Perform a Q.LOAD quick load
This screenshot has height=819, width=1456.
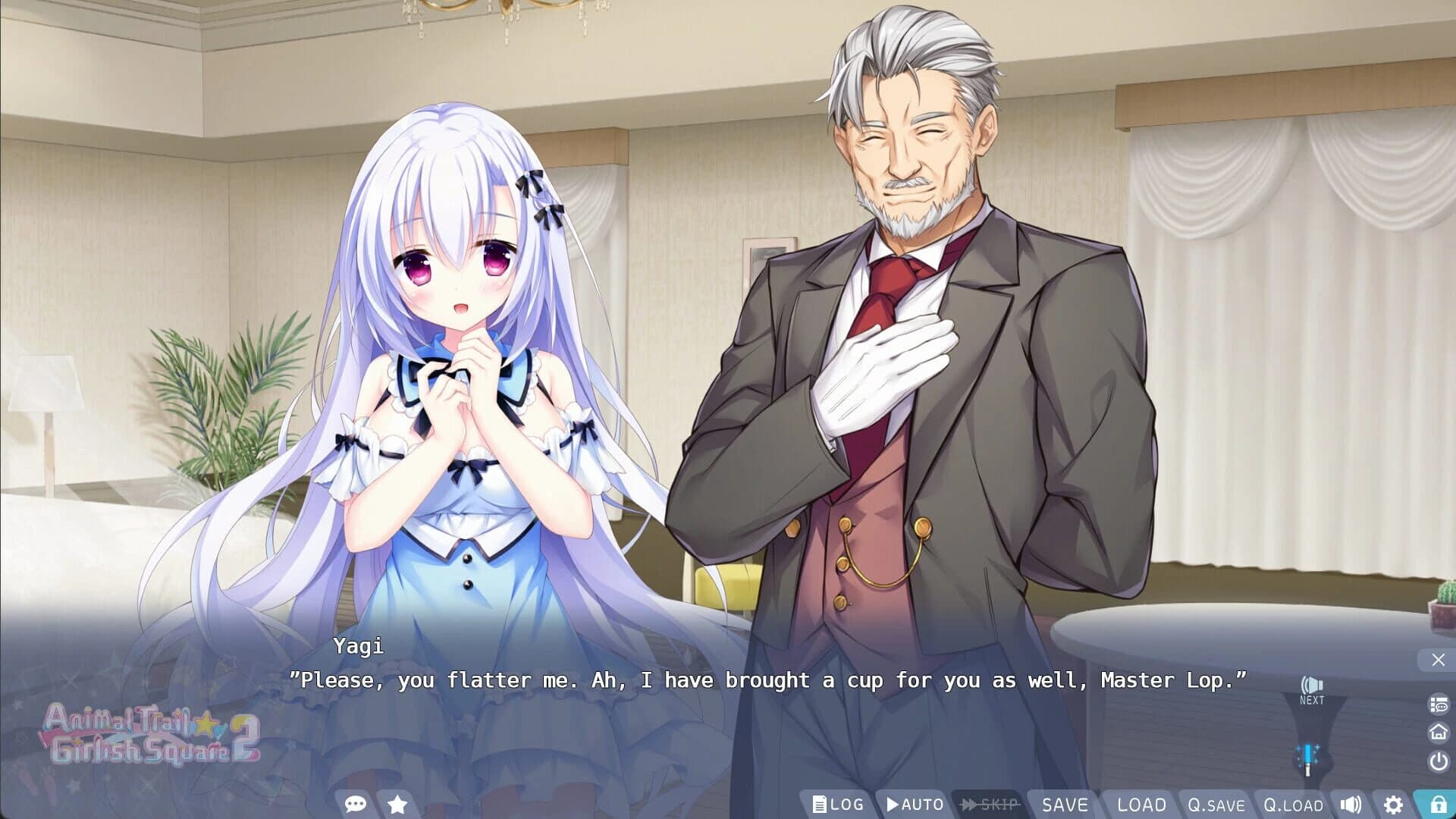[1291, 805]
